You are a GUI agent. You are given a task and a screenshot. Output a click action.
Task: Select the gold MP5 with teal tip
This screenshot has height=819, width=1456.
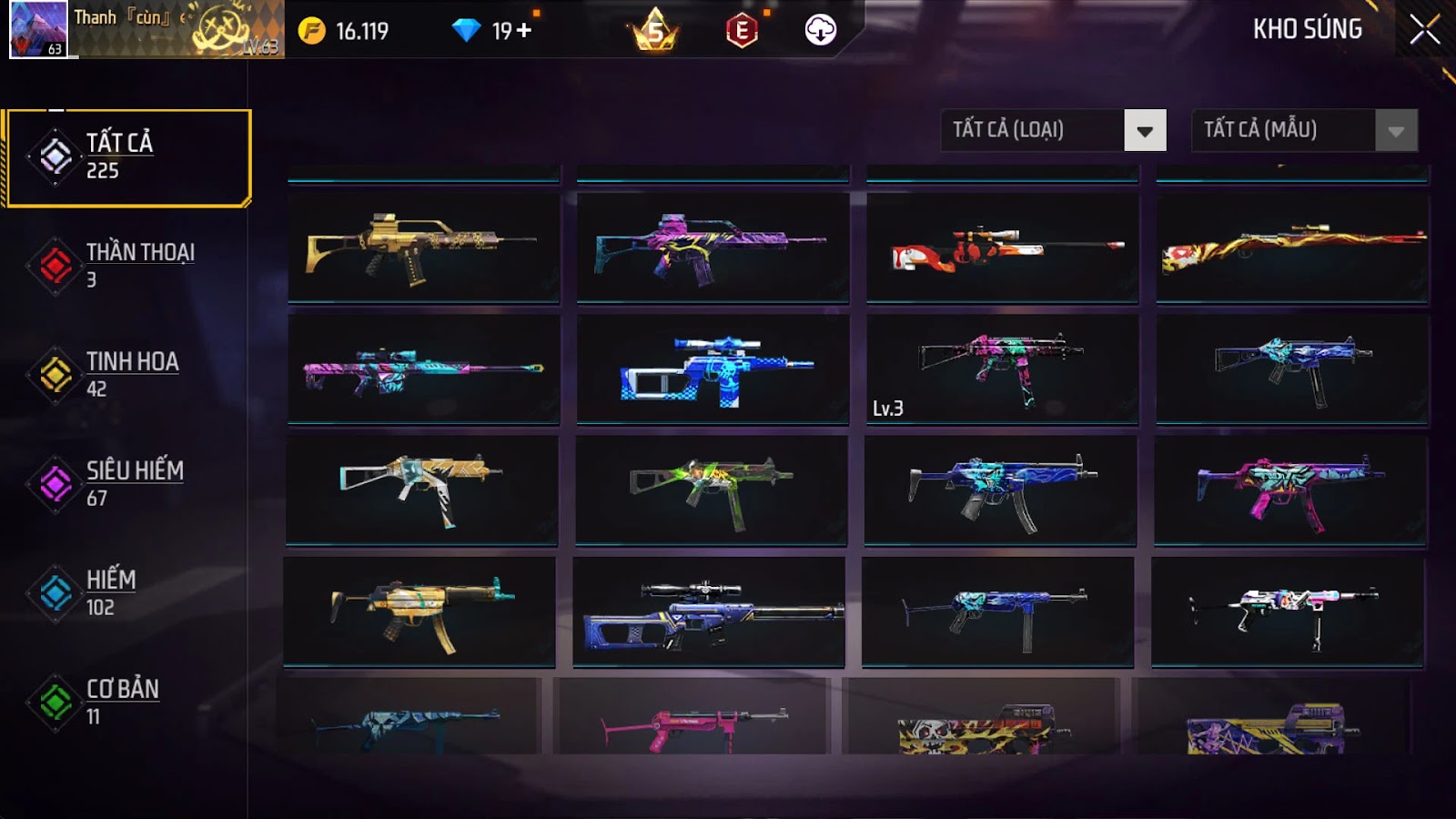coord(420,612)
